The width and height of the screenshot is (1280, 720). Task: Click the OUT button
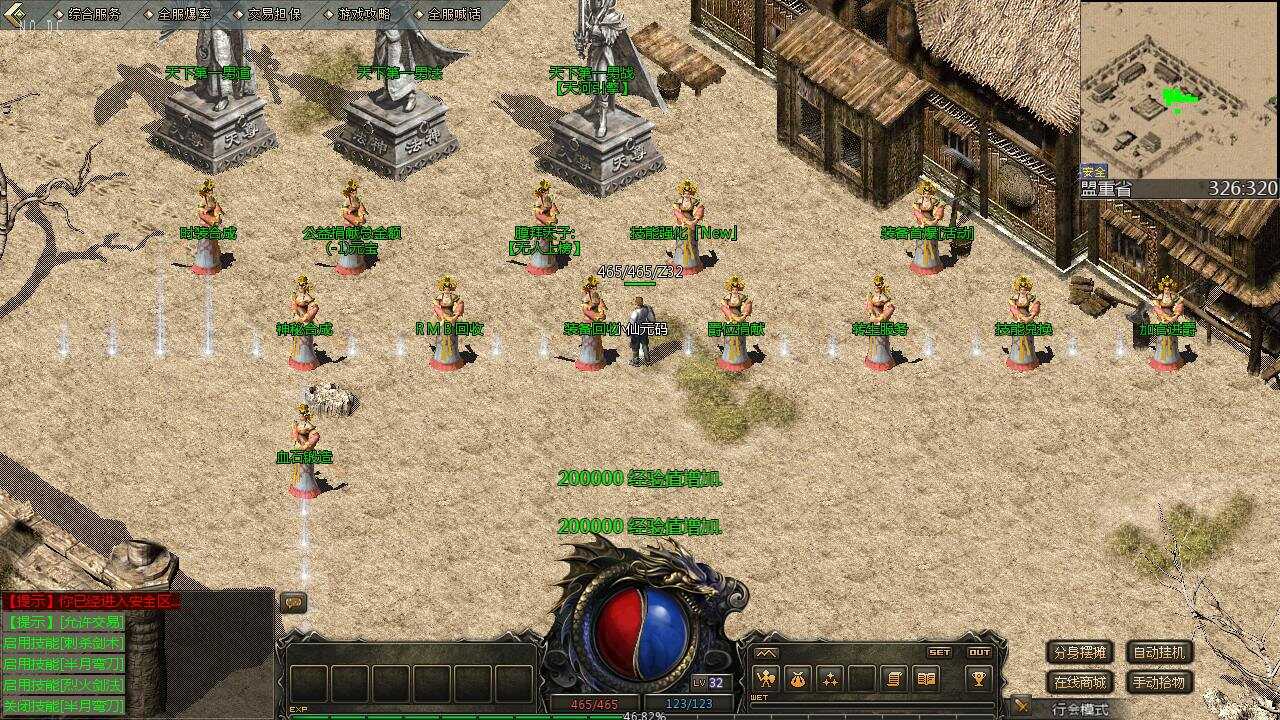tap(979, 652)
